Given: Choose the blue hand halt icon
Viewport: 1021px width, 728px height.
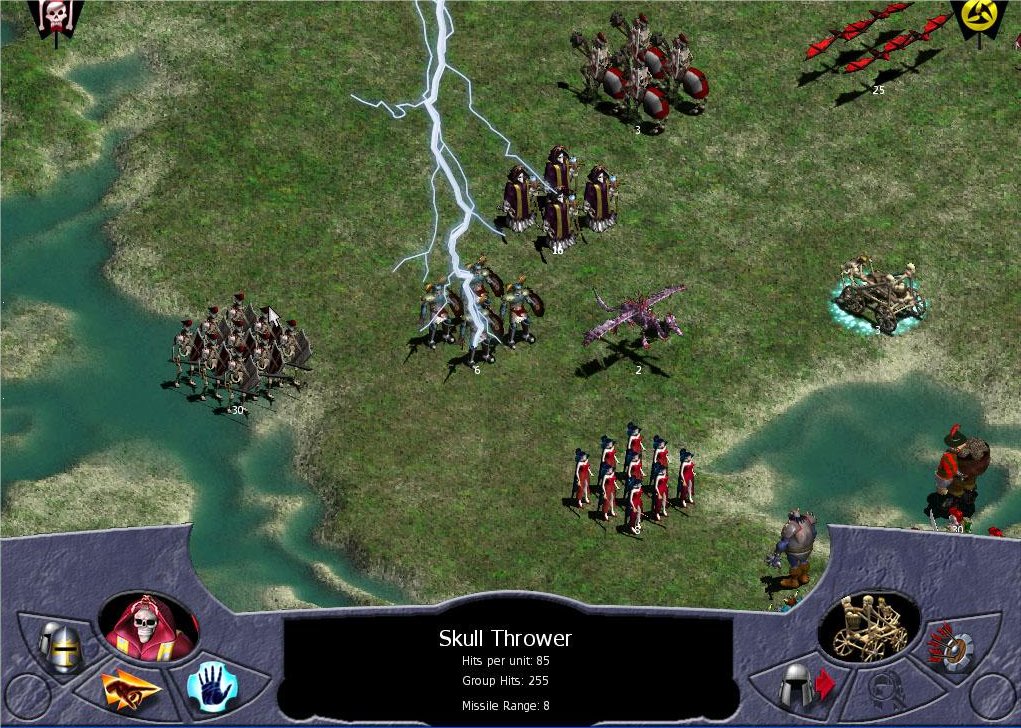Looking at the screenshot, I should click(x=212, y=685).
